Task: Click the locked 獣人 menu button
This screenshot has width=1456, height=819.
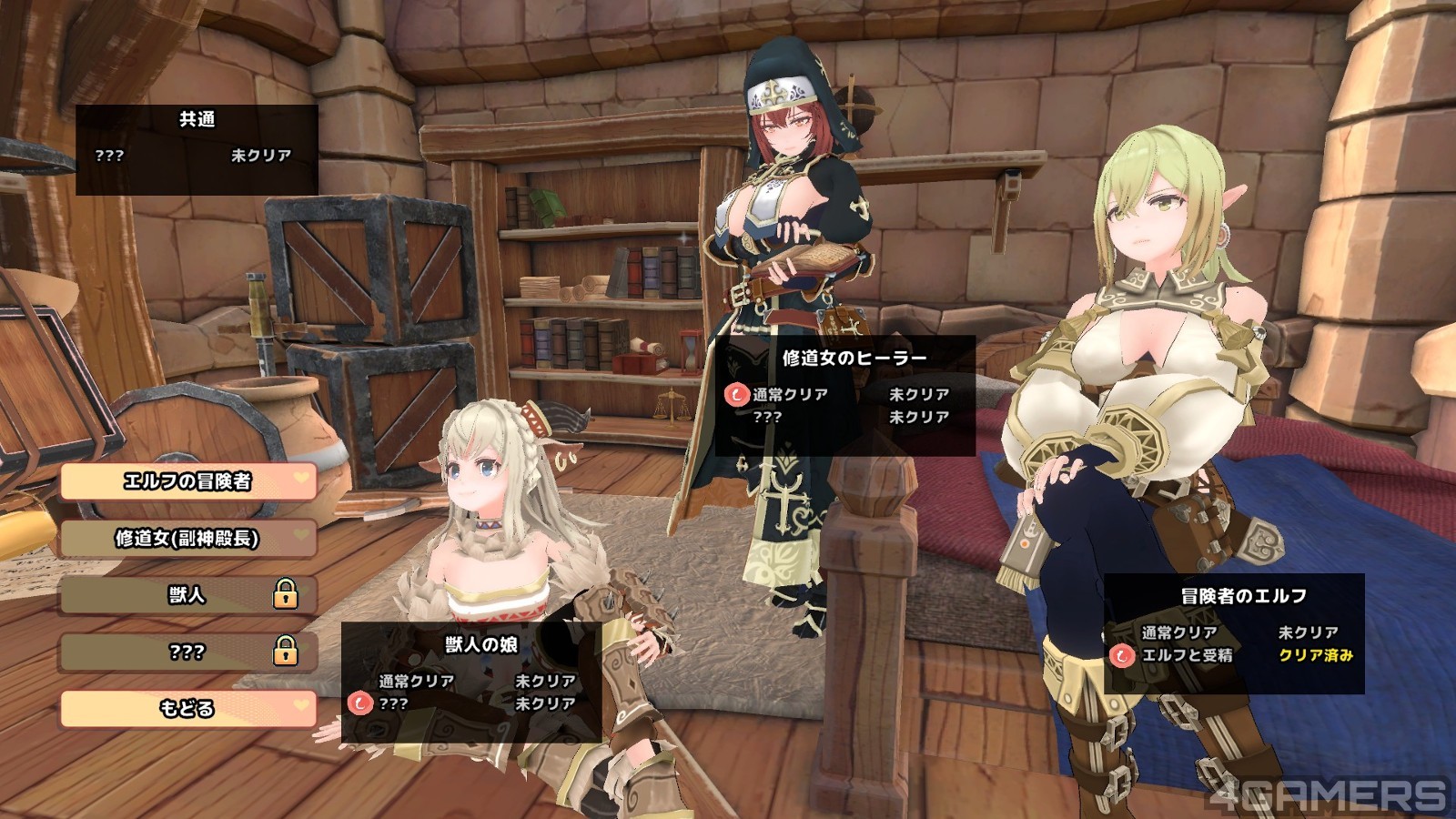Action: pyautogui.click(x=187, y=595)
